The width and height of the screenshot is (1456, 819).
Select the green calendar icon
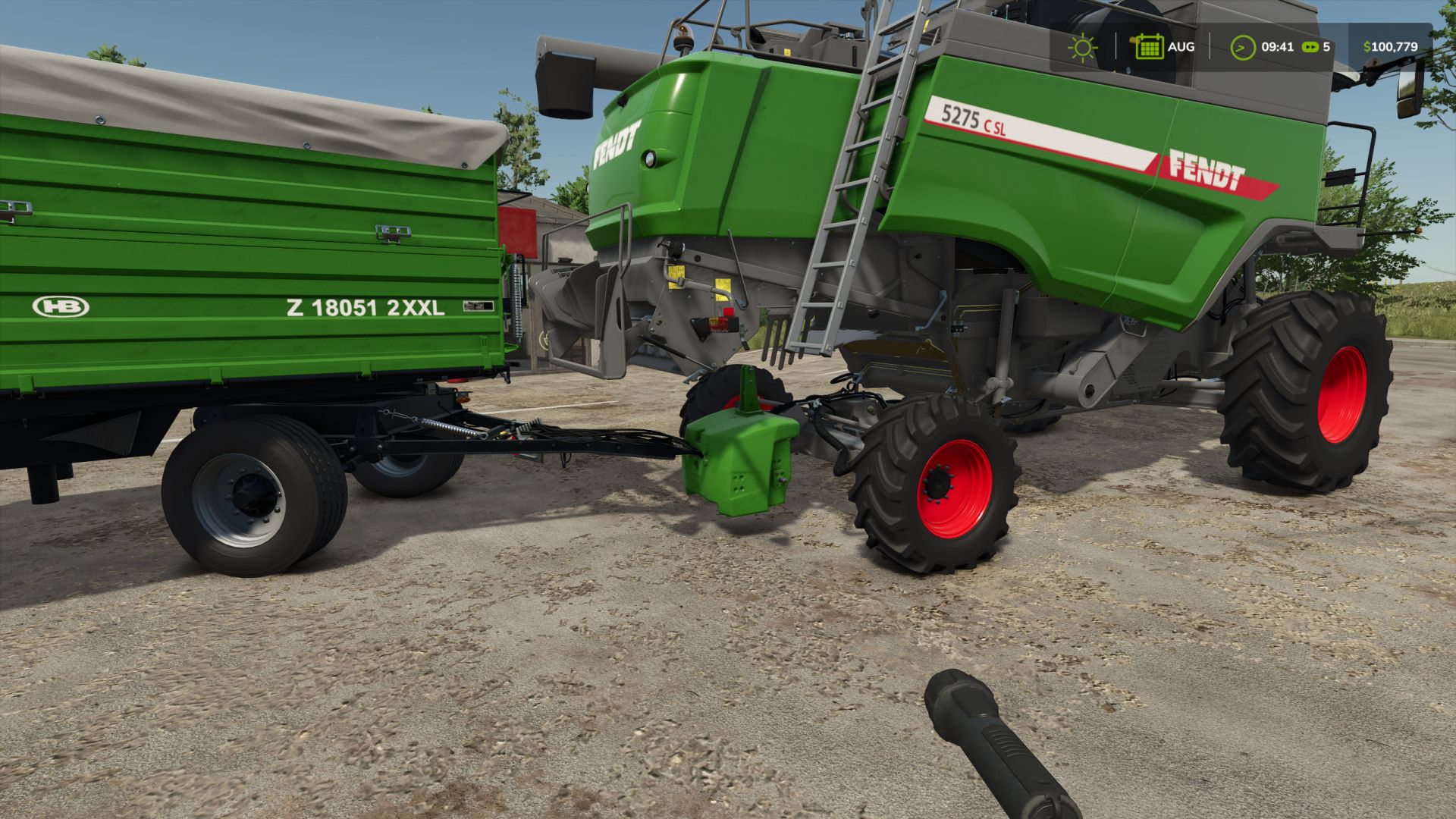coord(1148,47)
